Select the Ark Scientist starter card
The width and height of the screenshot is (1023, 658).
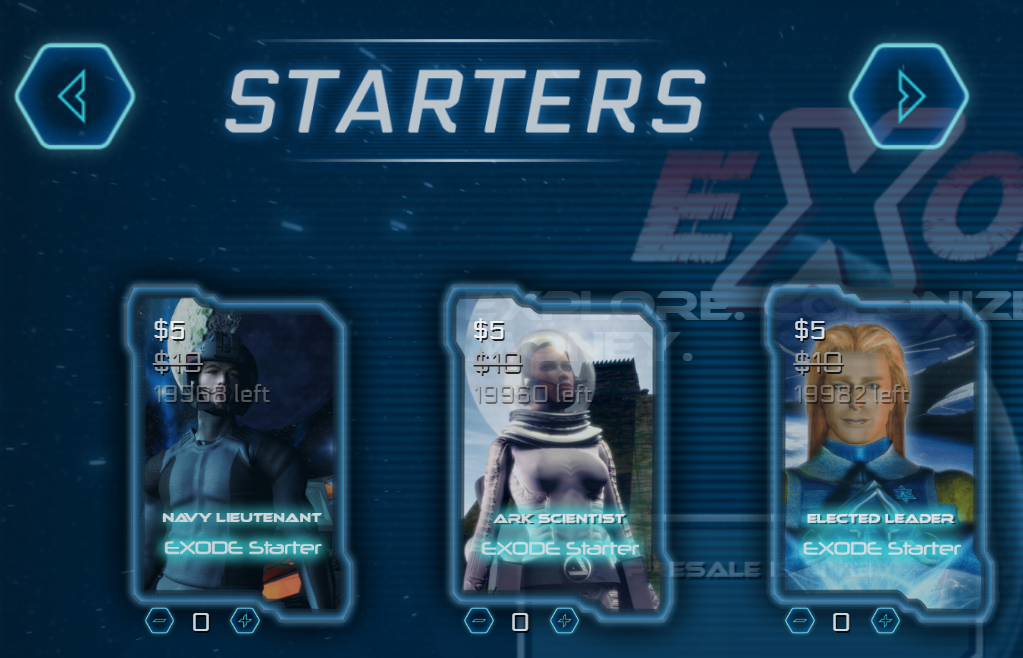(560, 450)
